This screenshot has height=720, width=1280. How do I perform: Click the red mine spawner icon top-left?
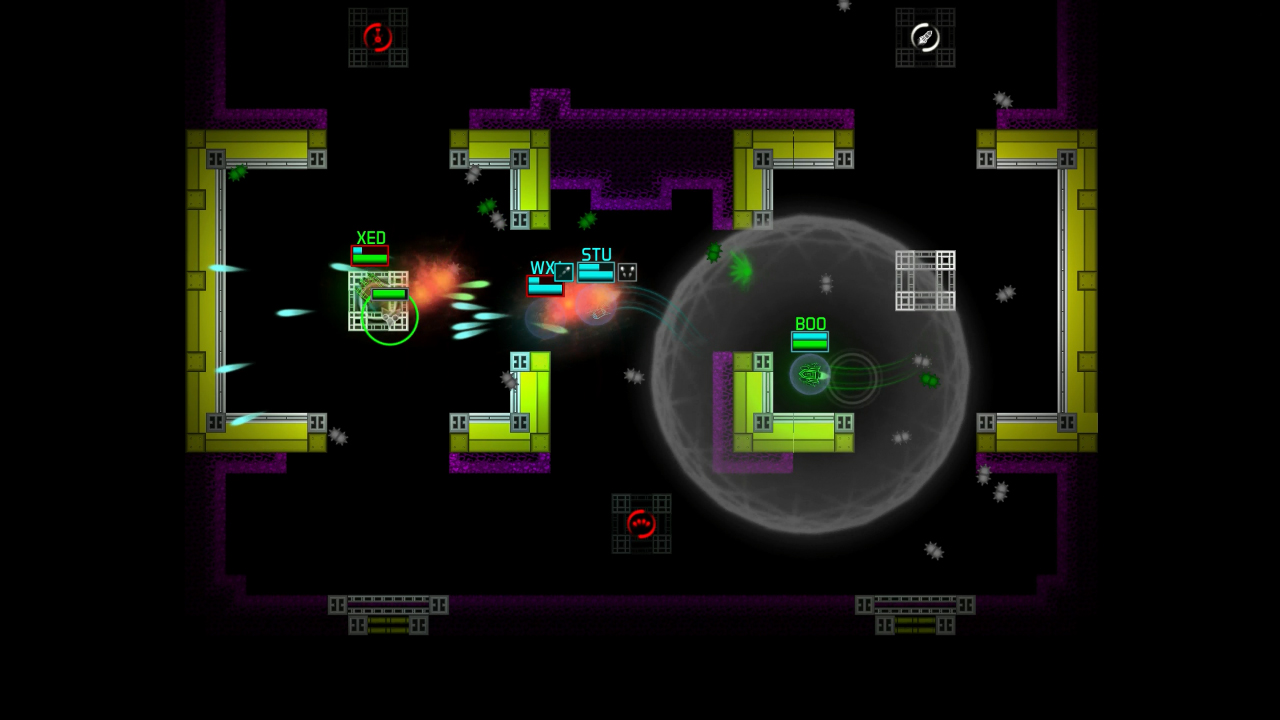tap(378, 36)
